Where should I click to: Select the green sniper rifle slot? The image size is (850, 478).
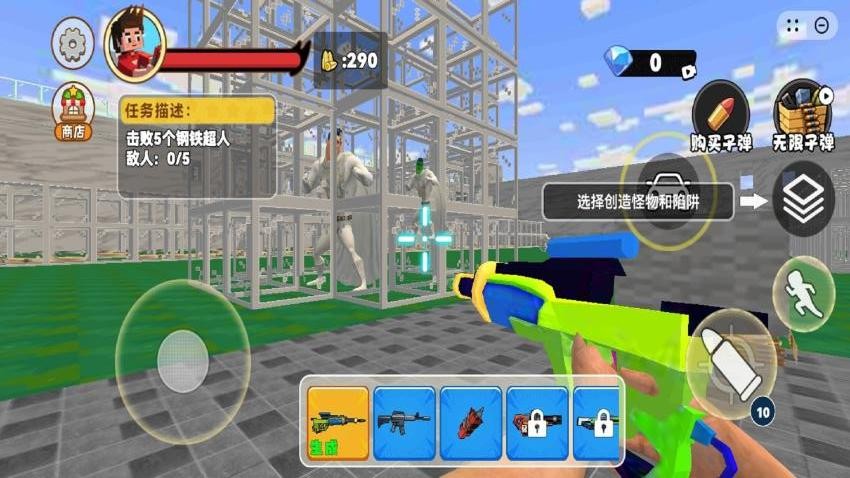(337, 421)
